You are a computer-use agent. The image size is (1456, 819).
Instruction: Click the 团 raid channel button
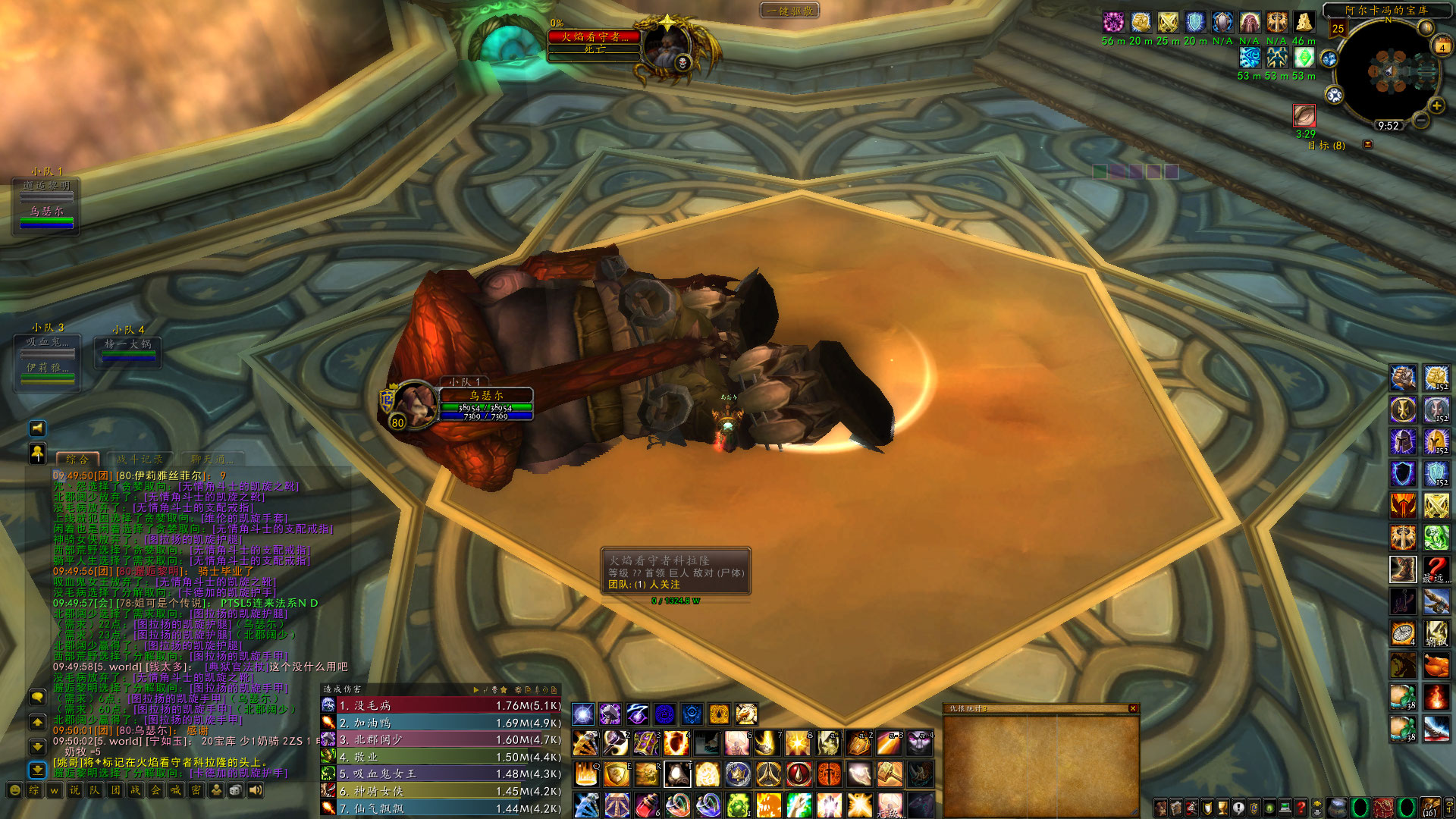pyautogui.click(x=115, y=790)
